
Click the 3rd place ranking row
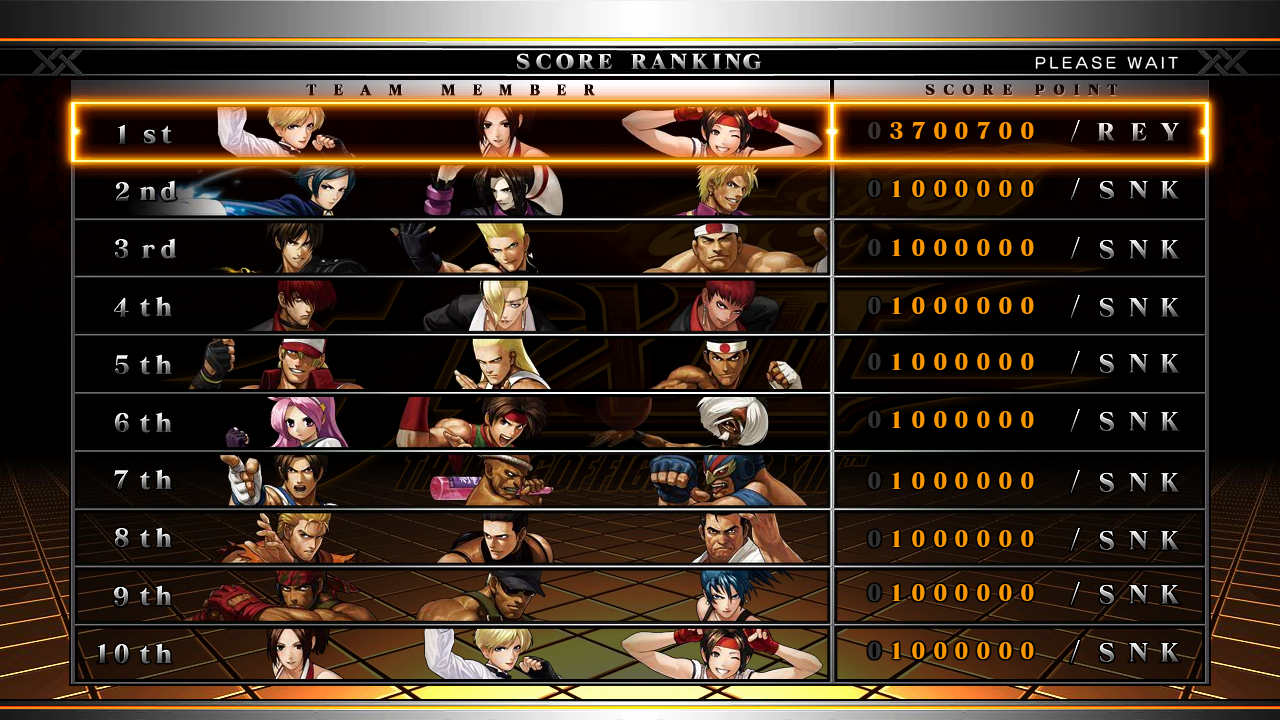[x=640, y=248]
